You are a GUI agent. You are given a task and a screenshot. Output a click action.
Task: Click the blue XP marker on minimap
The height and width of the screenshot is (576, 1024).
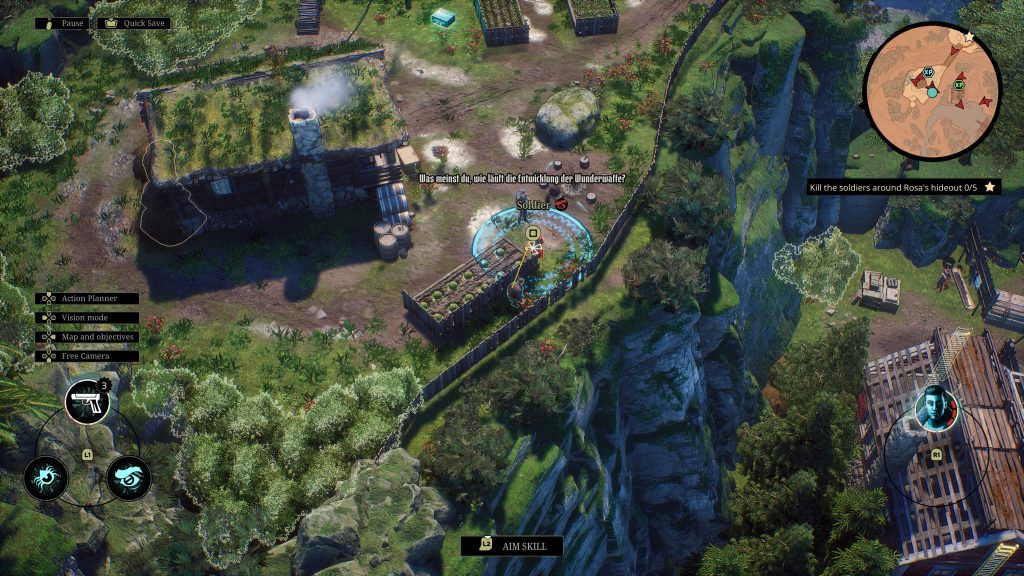click(928, 73)
